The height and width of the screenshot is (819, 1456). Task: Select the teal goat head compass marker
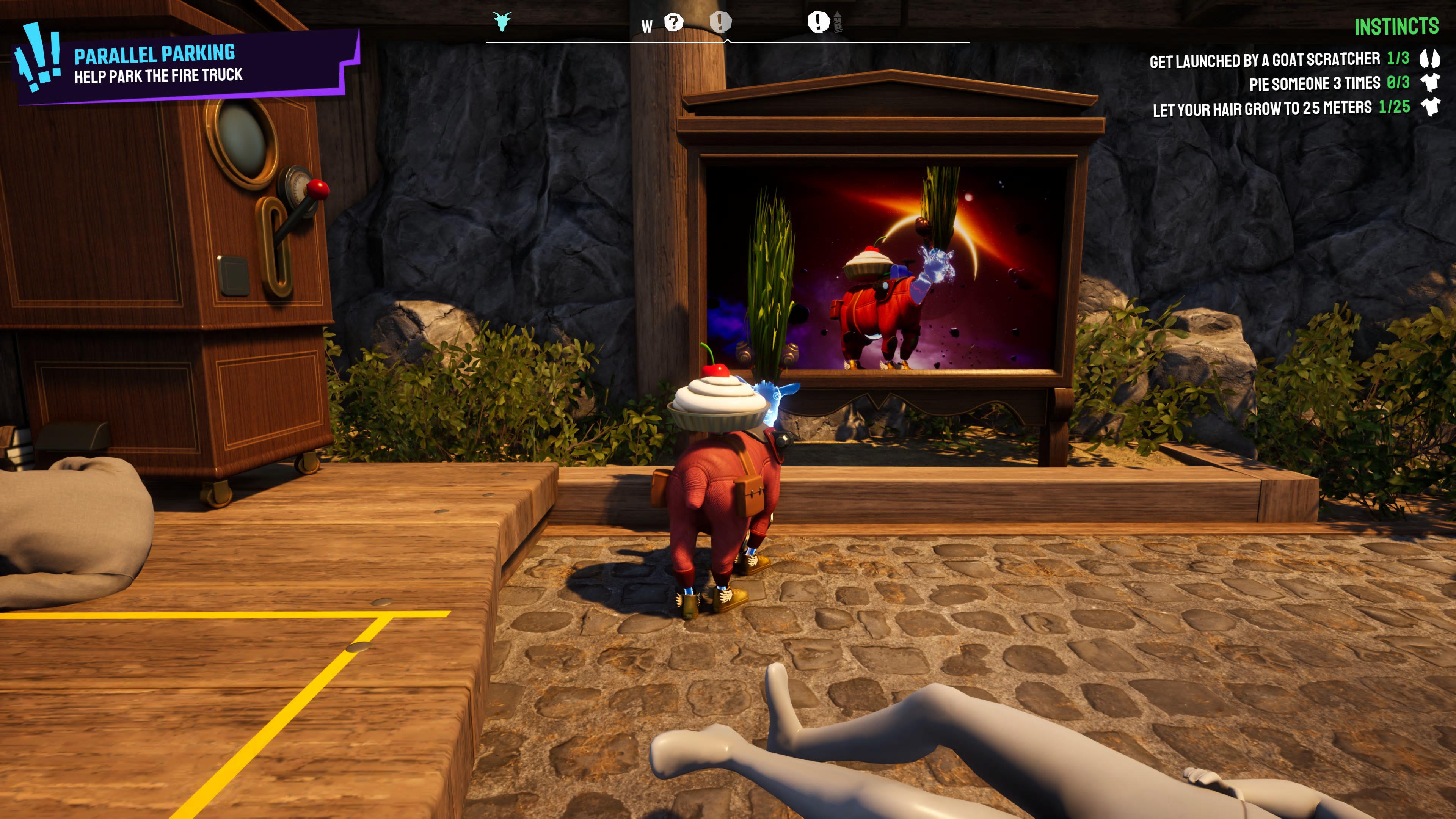[502, 22]
